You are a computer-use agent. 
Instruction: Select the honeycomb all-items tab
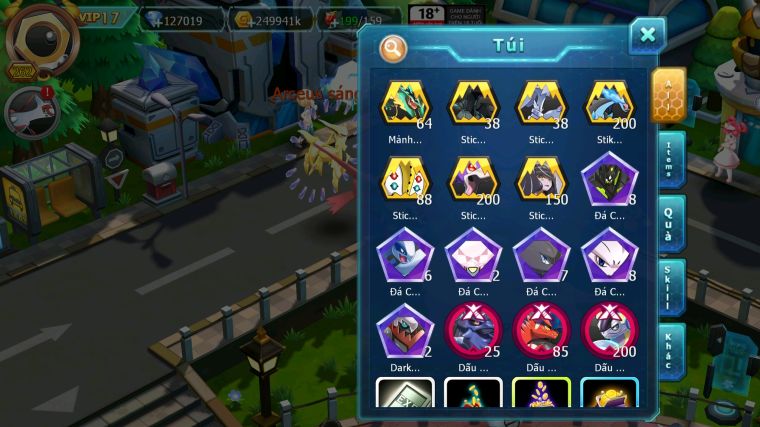coord(668,94)
